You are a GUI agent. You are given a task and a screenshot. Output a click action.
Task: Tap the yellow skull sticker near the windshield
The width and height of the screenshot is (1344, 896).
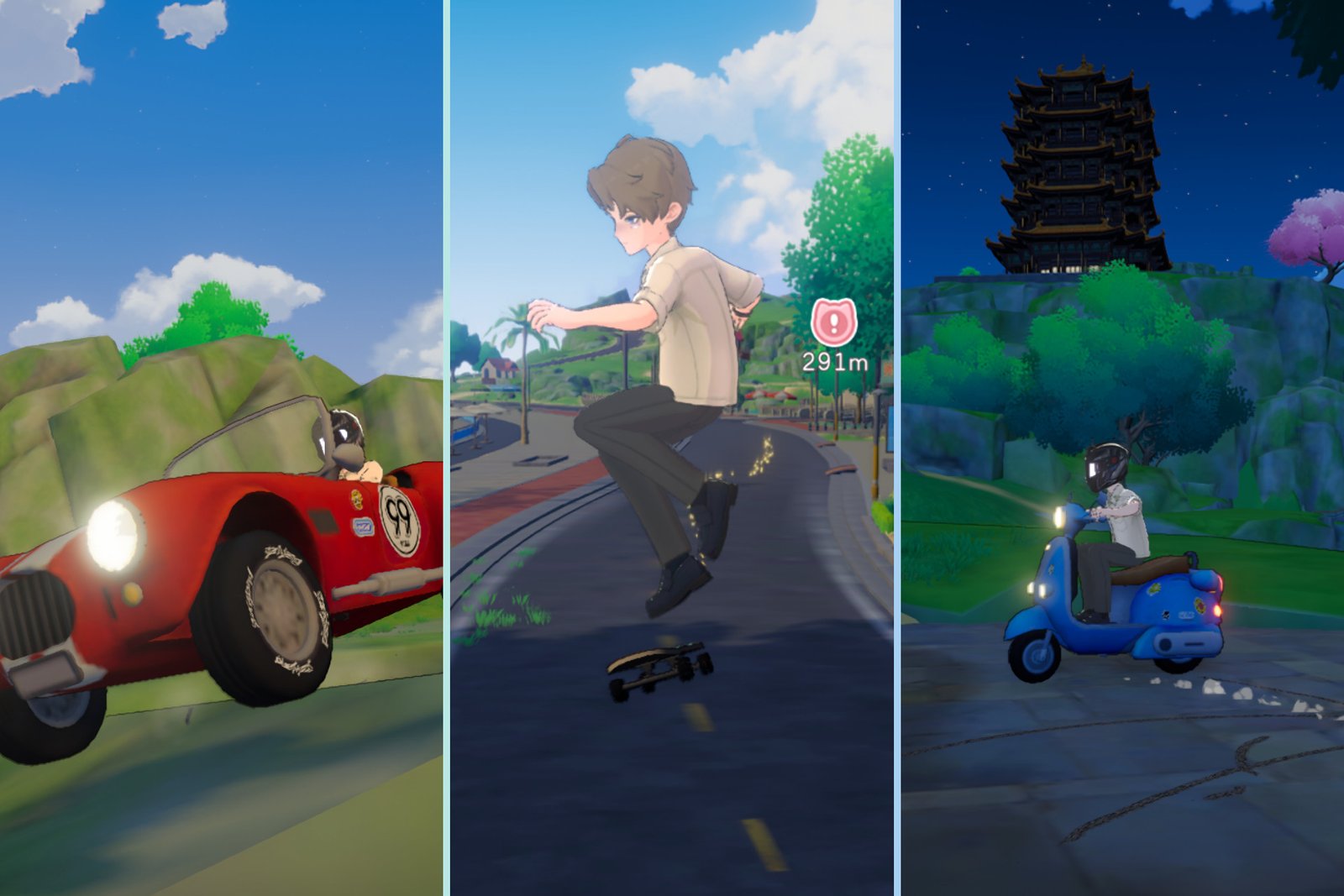(x=355, y=498)
